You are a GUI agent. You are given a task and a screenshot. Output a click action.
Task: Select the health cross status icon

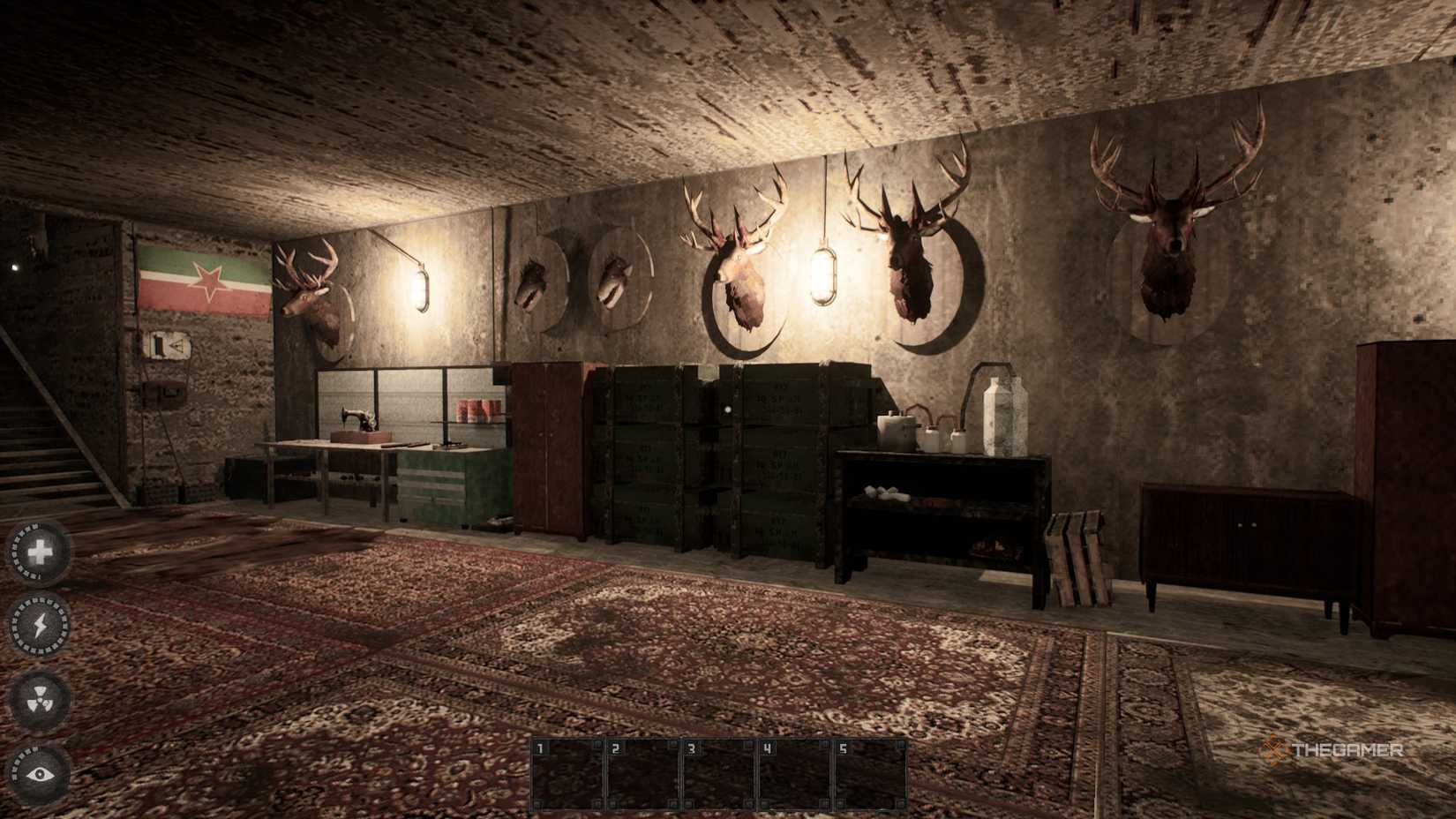coord(39,552)
